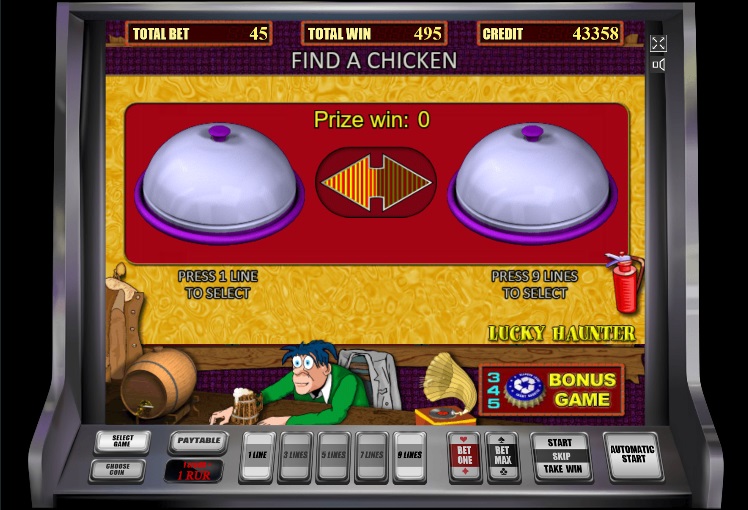
Task: Click the Select Game button
Action: click(122, 441)
